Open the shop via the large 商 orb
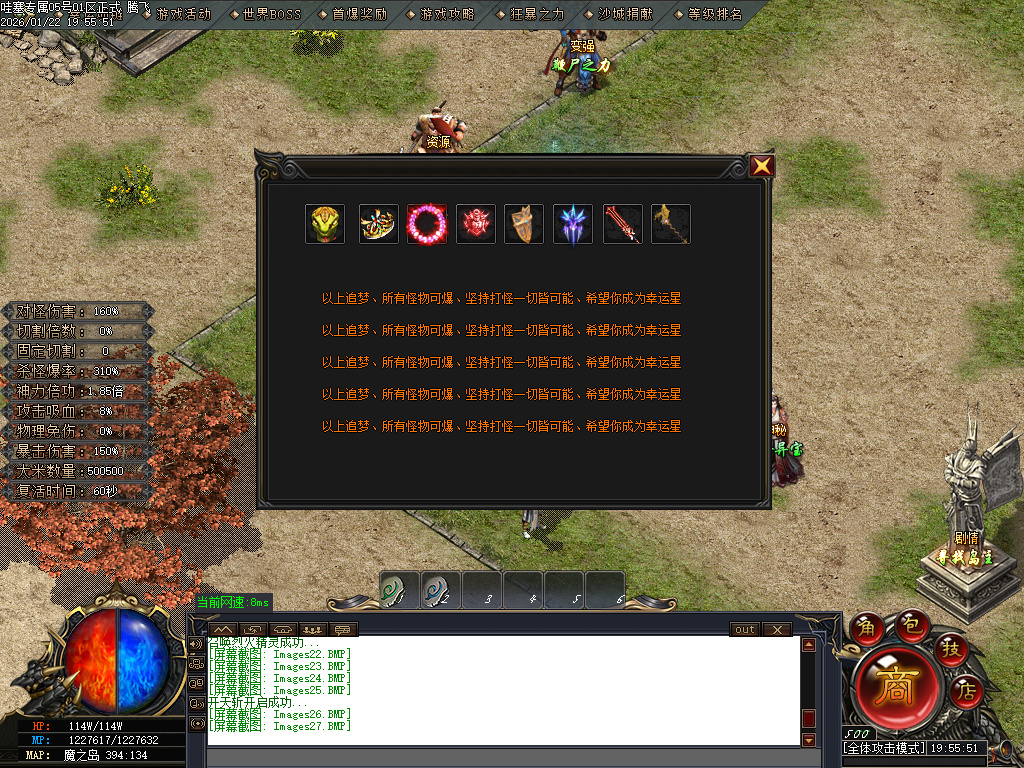The width and height of the screenshot is (1024, 768). click(895, 685)
